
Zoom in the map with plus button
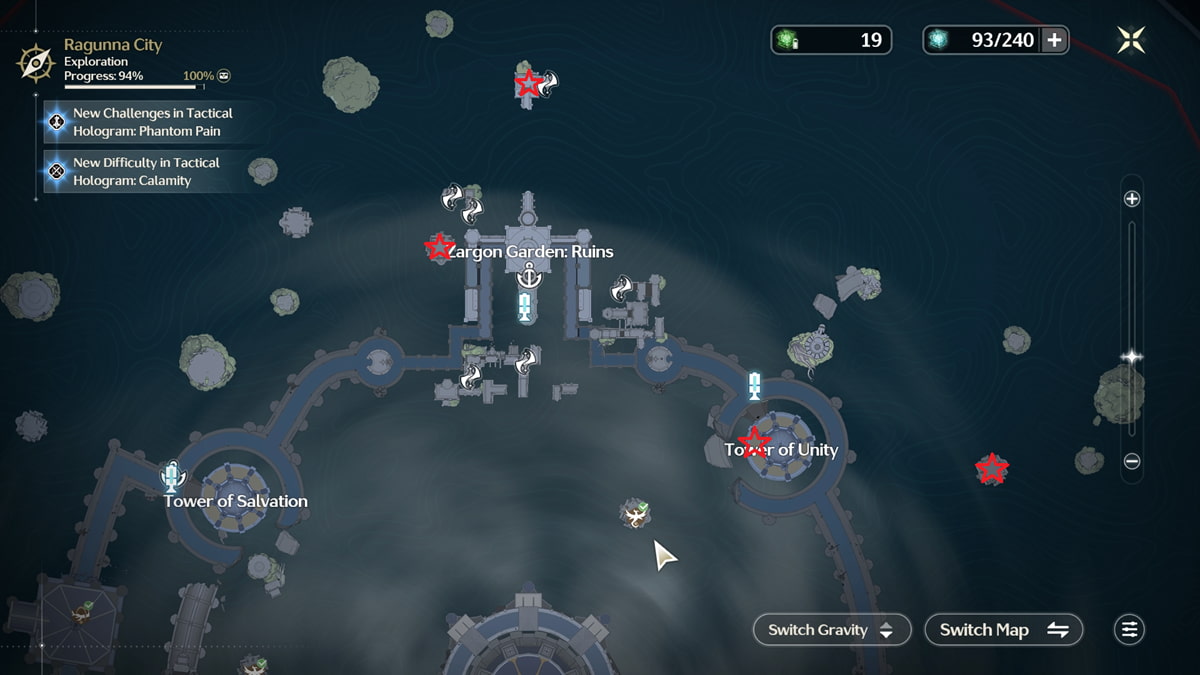[x=1132, y=199]
